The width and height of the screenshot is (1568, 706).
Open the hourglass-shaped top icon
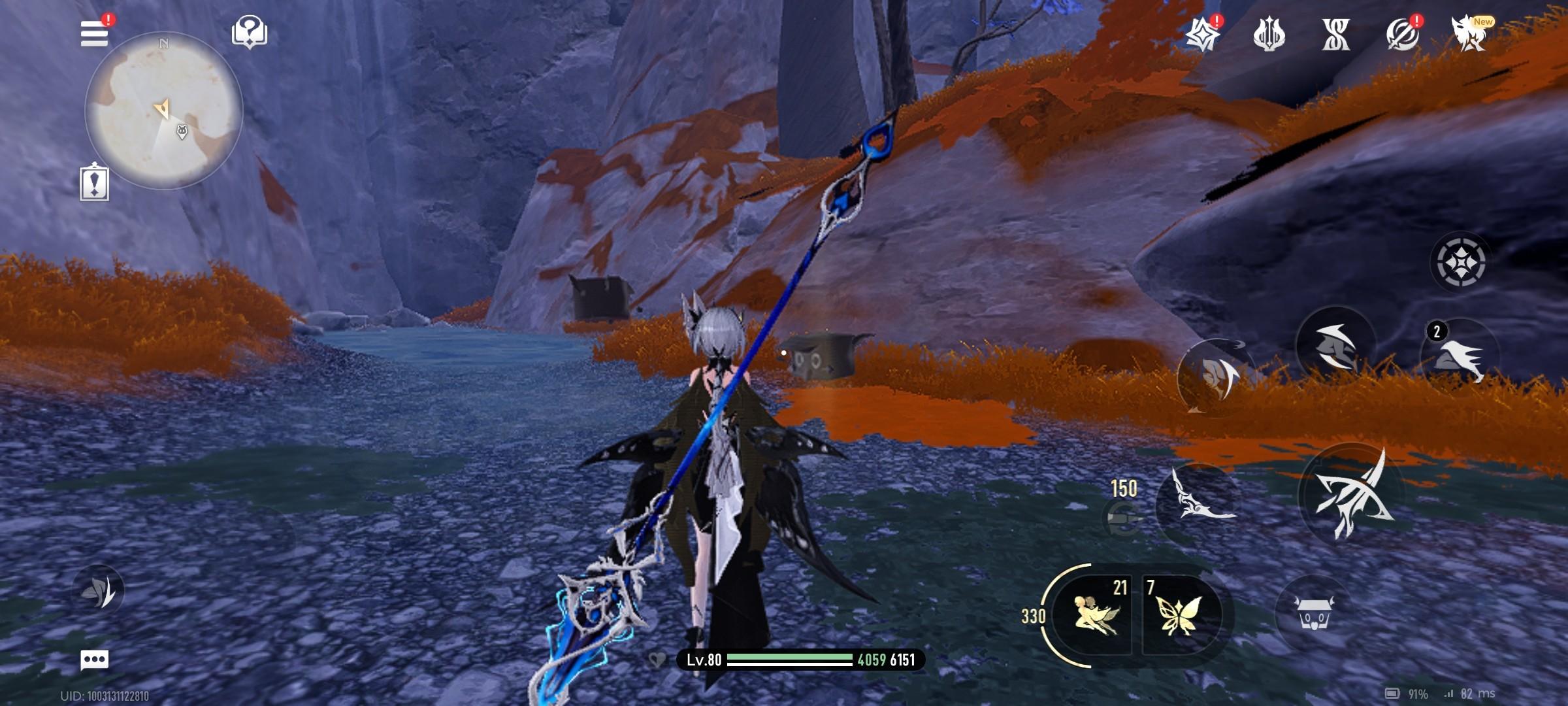coord(1335,34)
